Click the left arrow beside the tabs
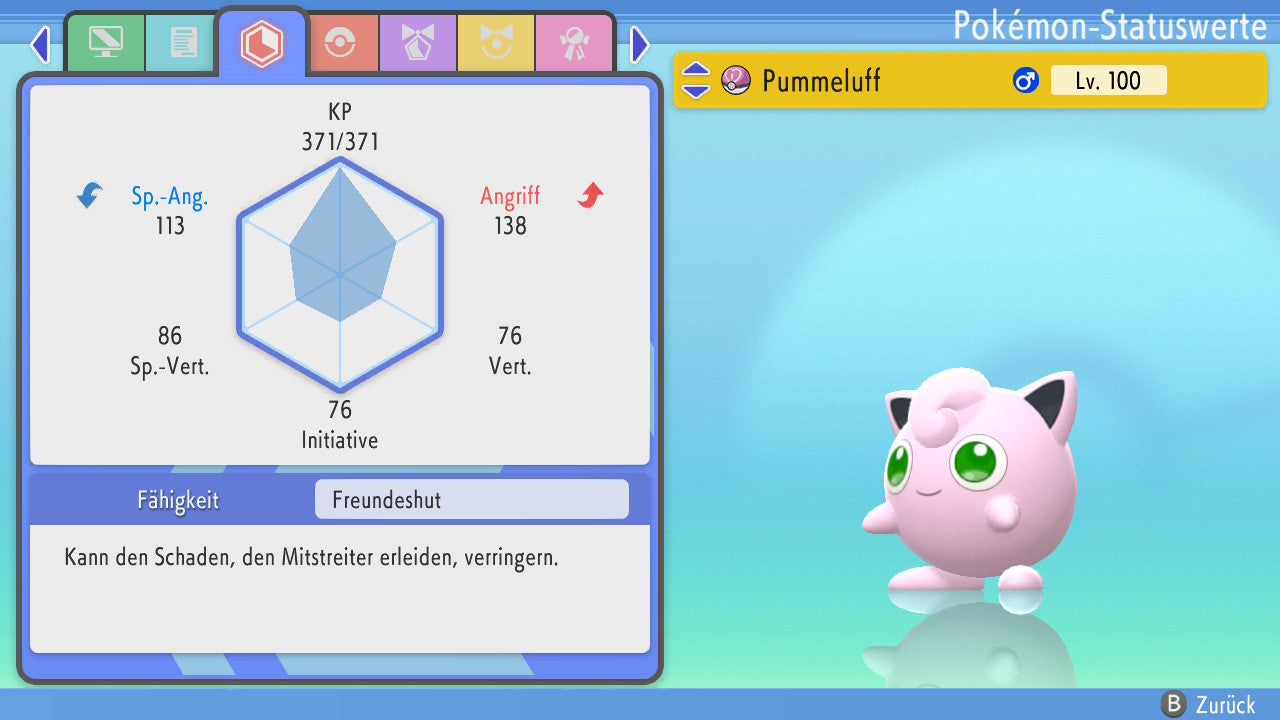Screen dimensions: 1280x720 pos(40,44)
